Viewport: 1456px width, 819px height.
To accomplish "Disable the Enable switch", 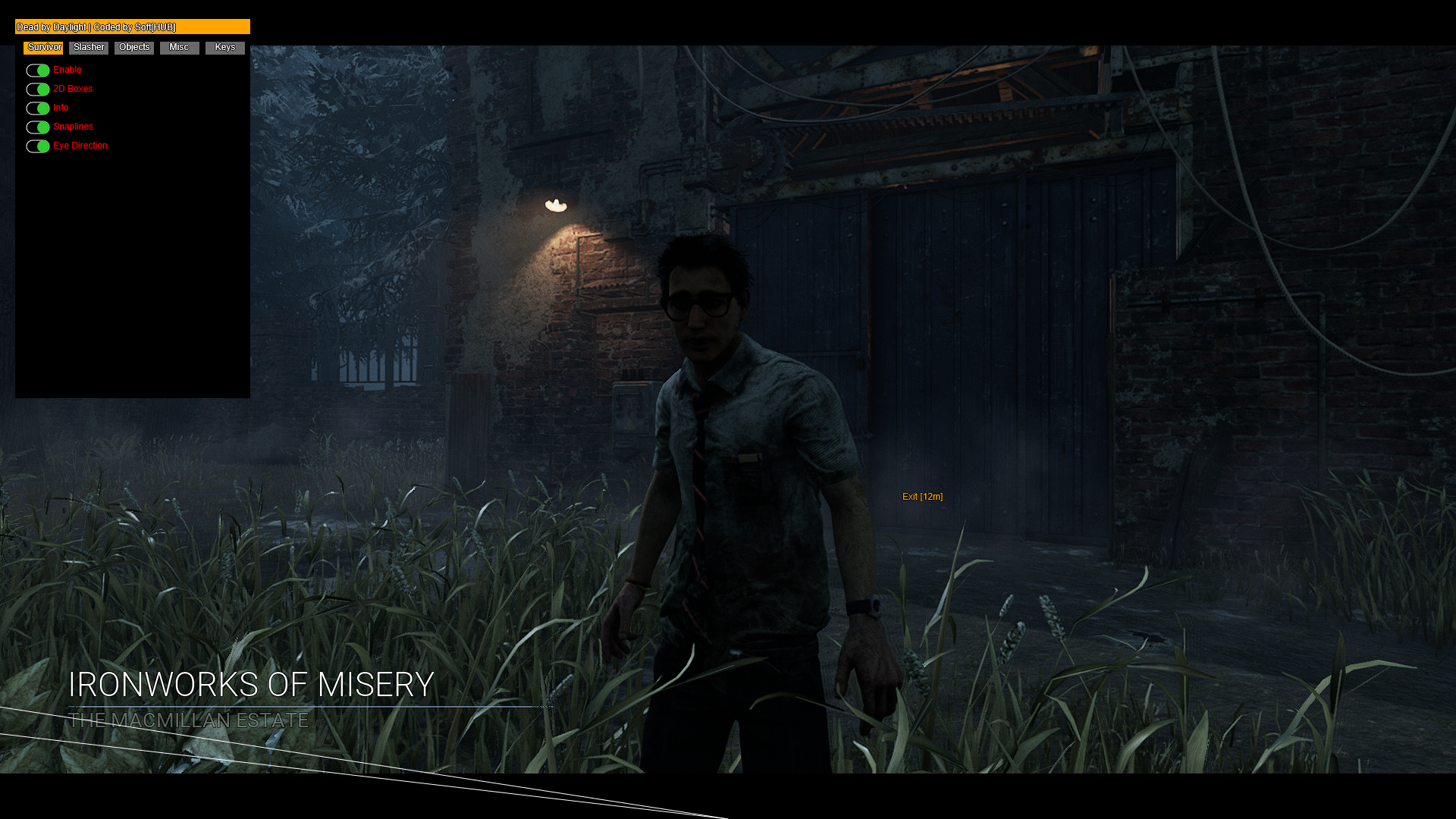I will (x=37, y=70).
